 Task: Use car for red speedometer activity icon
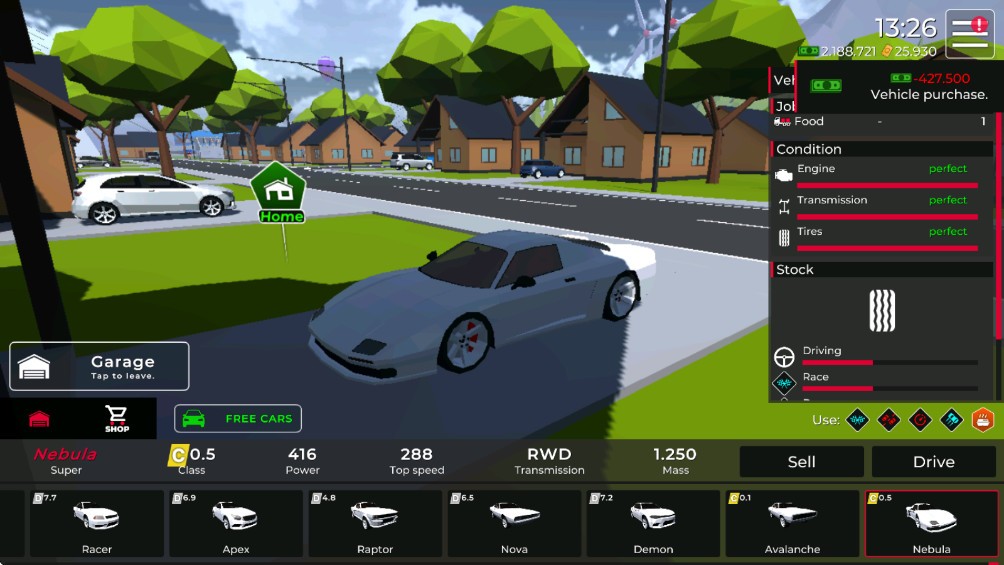click(x=920, y=420)
